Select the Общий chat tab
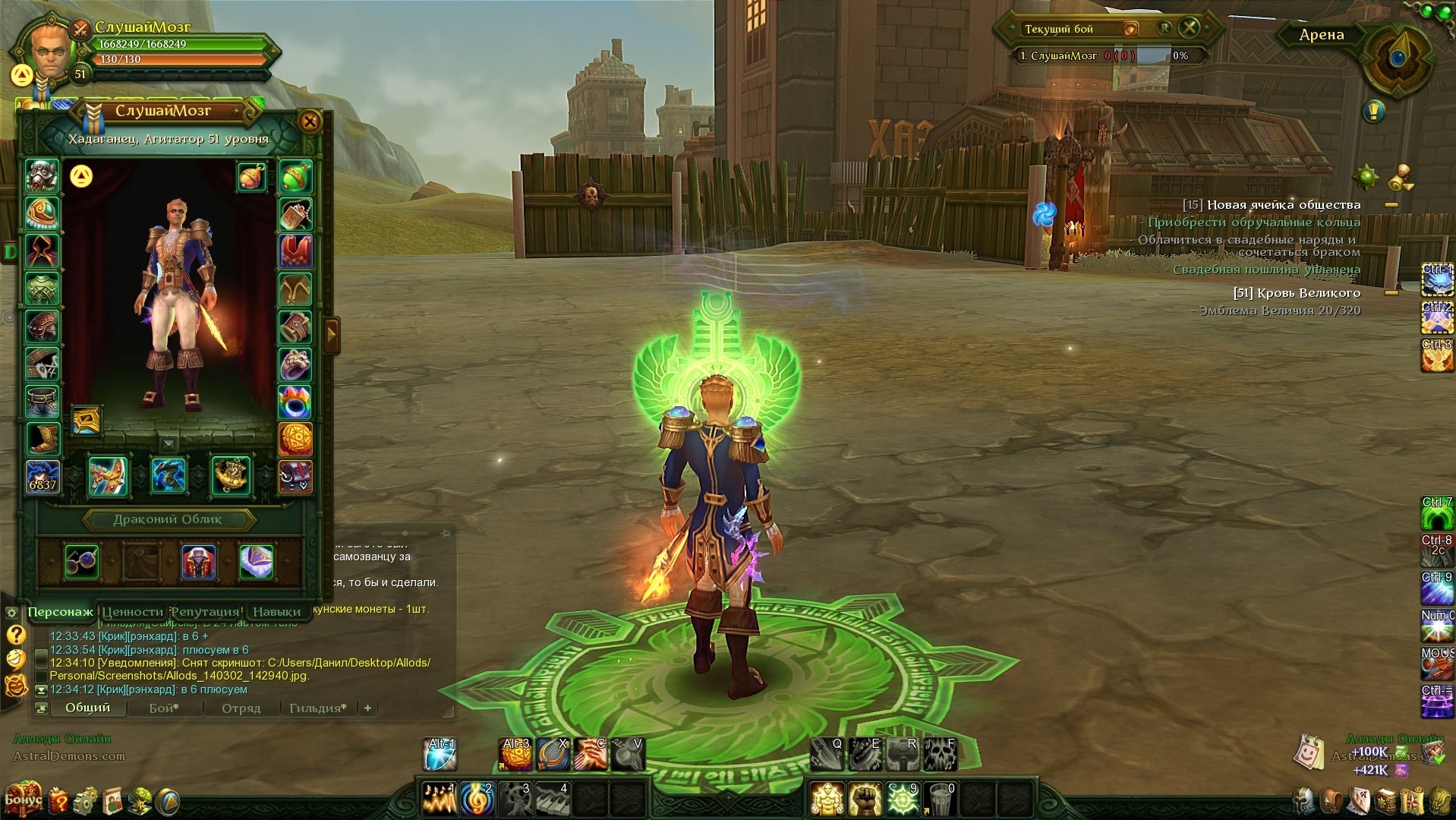Screen dimensions: 1456x820 (x=87, y=708)
